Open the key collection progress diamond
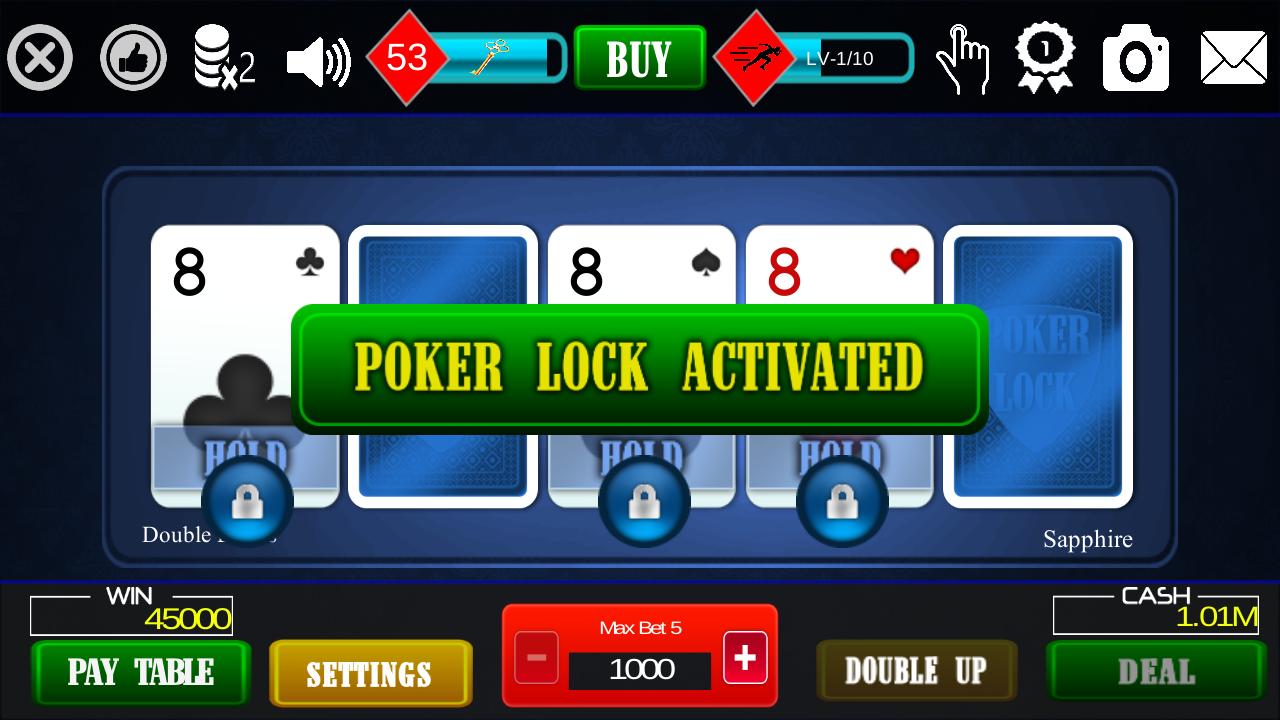 [408, 57]
